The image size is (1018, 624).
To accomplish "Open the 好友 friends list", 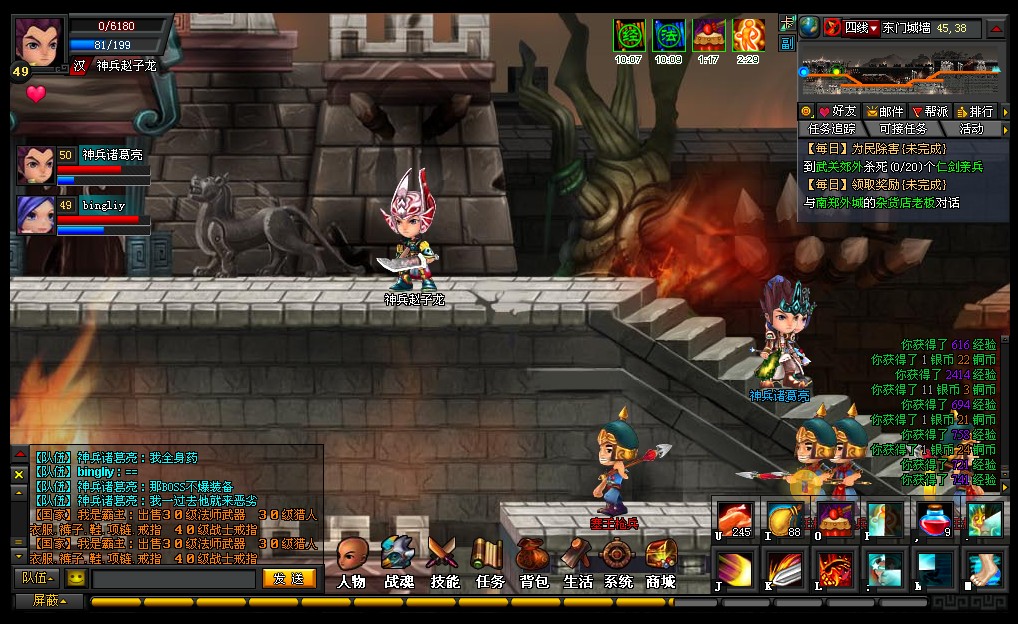I will [x=838, y=111].
